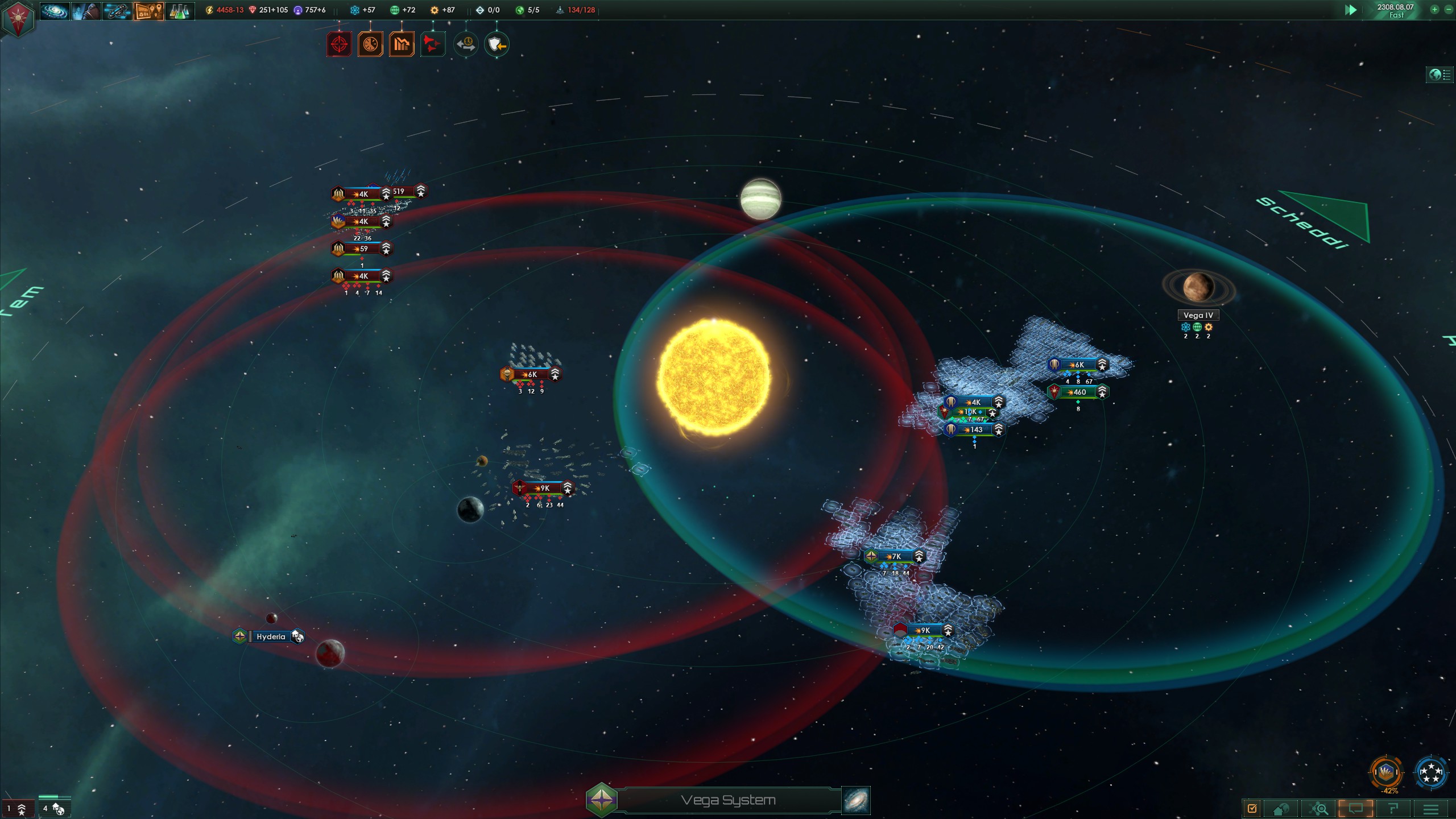Open the empire emblem government panel
The height and width of the screenshot is (819, 1456).
[x=18, y=18]
